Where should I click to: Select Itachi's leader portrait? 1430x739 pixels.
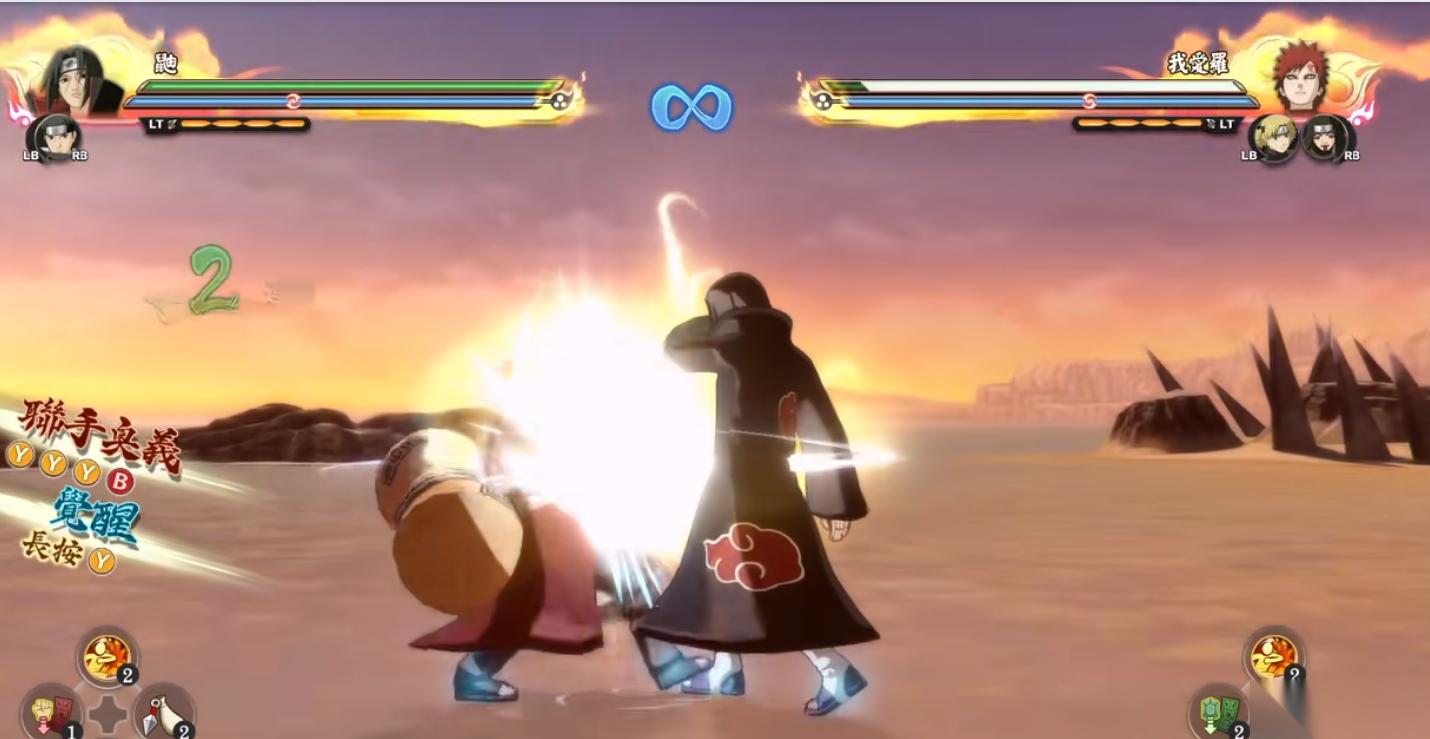[78, 81]
